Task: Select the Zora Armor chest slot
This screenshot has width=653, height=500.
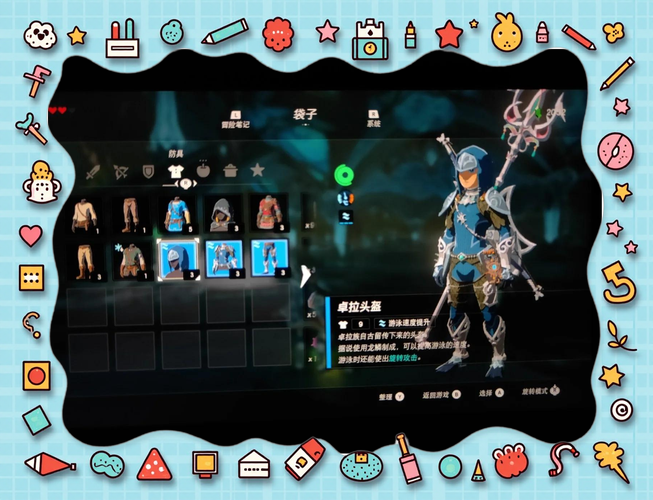Action: tap(223, 258)
